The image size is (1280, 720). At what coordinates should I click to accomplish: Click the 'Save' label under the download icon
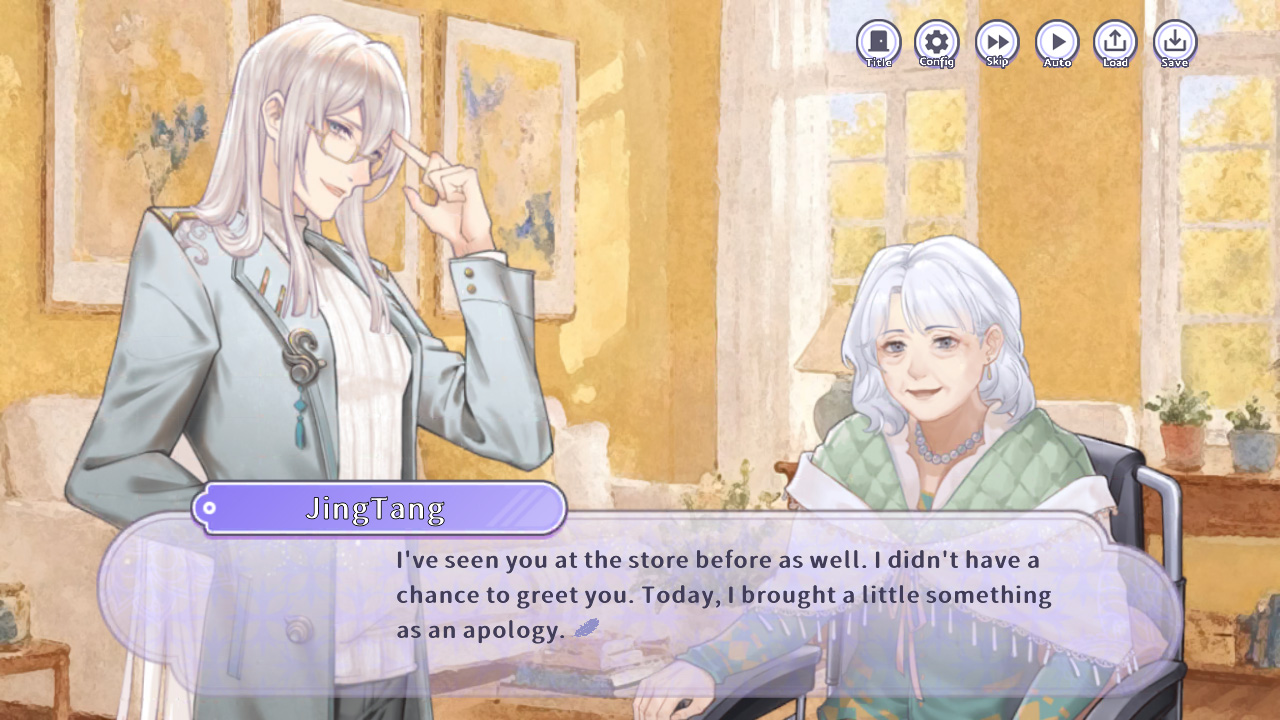click(1174, 61)
